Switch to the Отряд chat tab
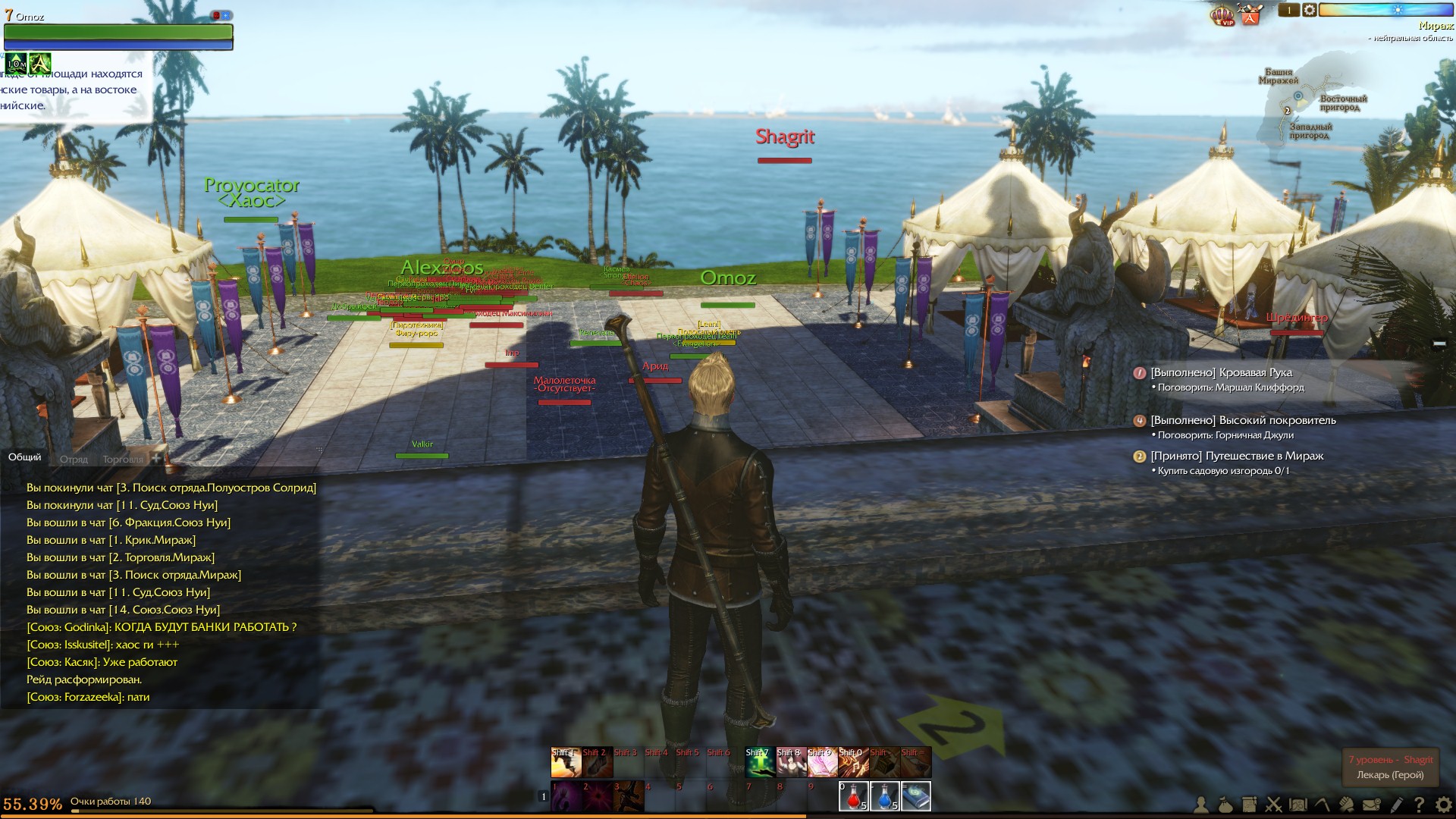 [74, 459]
